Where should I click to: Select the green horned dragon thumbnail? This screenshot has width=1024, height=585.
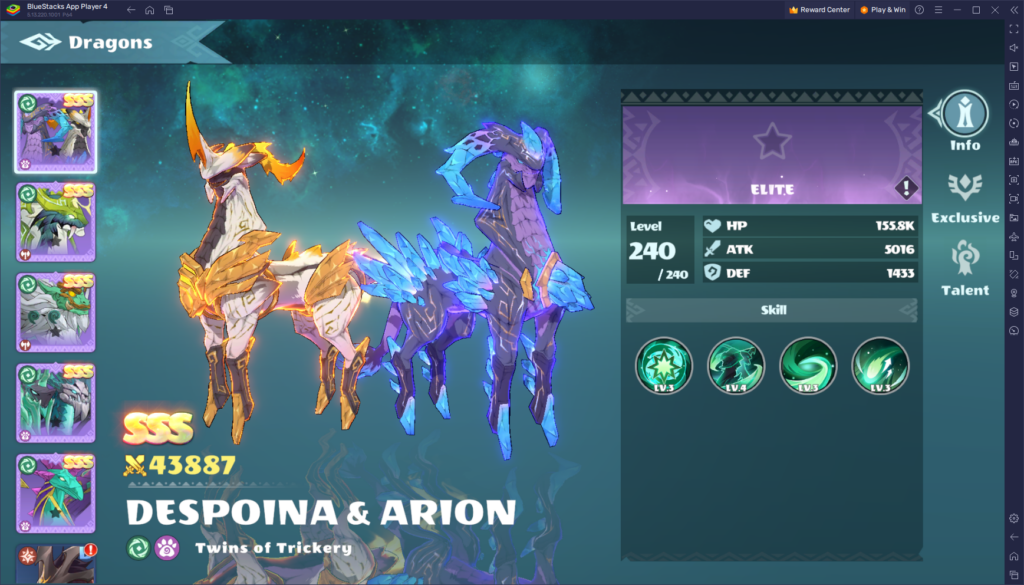56,222
